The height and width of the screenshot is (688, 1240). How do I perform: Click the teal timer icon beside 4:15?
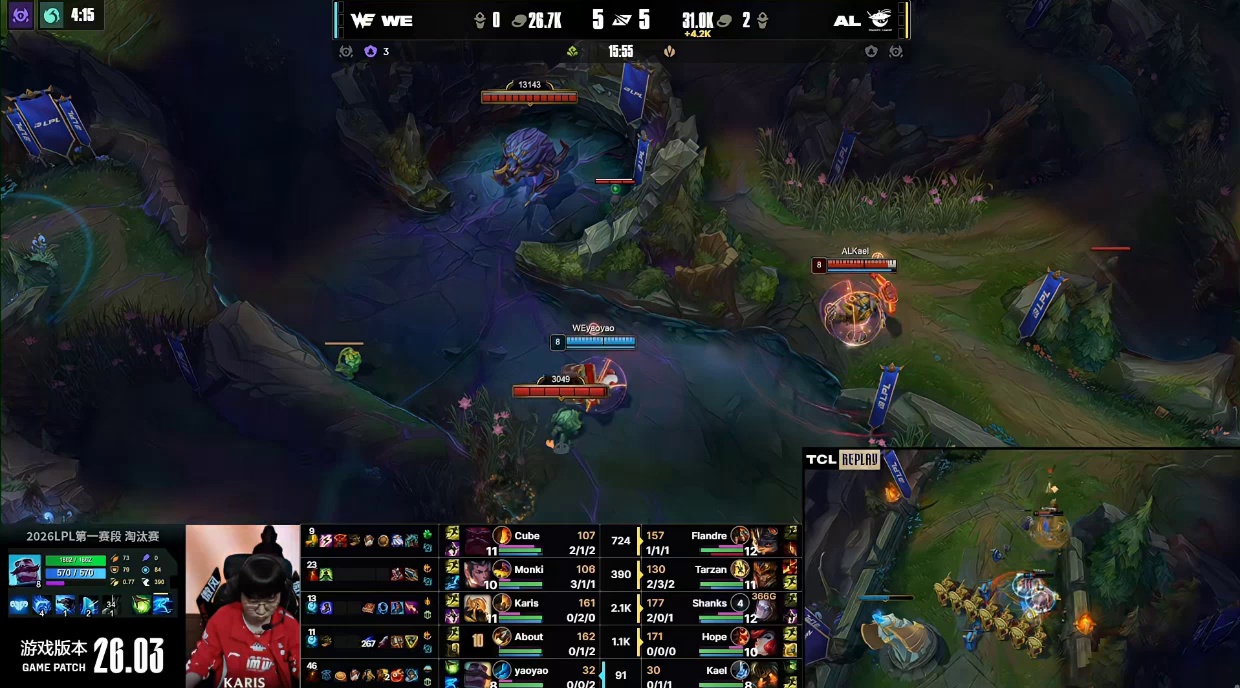point(52,15)
